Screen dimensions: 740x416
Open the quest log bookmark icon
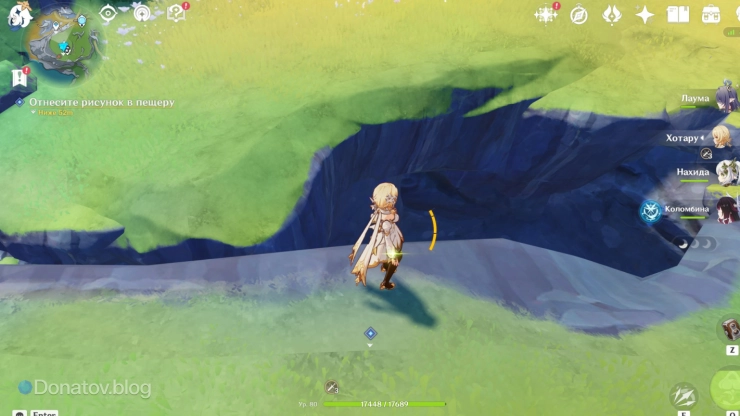18,77
